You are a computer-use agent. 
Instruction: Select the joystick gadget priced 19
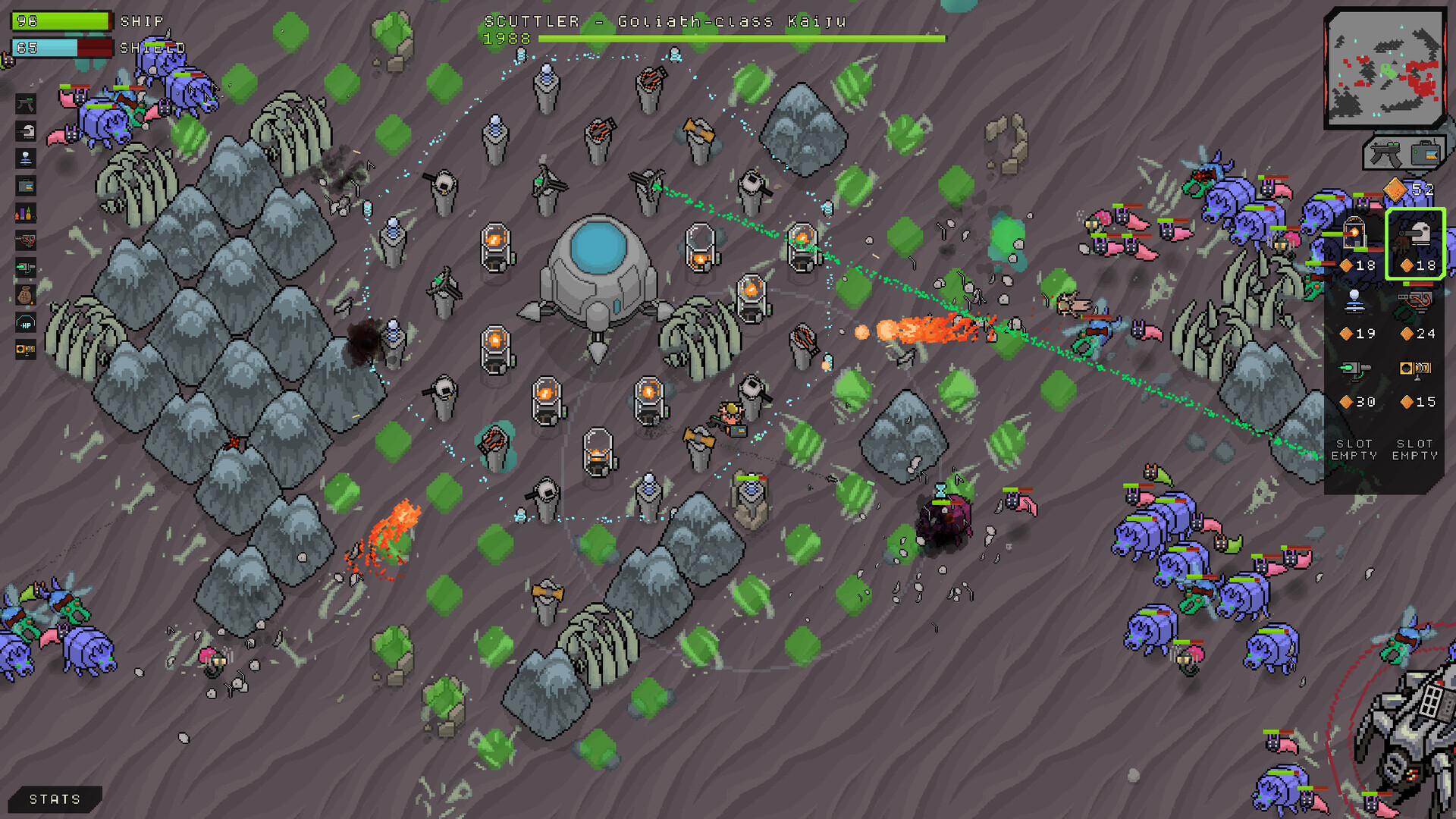tap(1355, 302)
